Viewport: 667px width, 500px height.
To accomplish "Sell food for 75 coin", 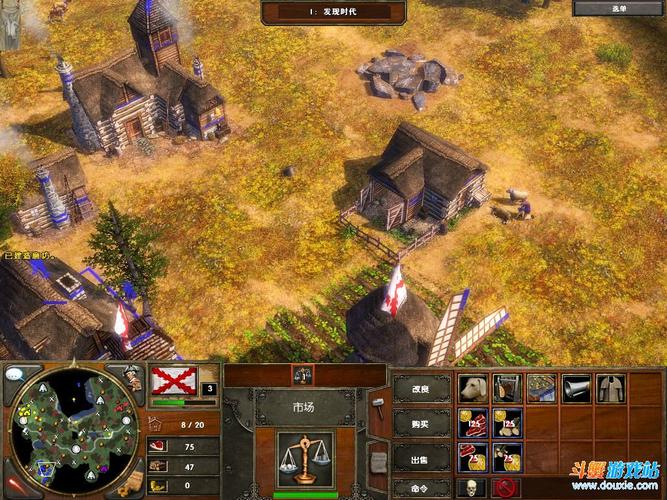I will pyautogui.click(x=472, y=457).
